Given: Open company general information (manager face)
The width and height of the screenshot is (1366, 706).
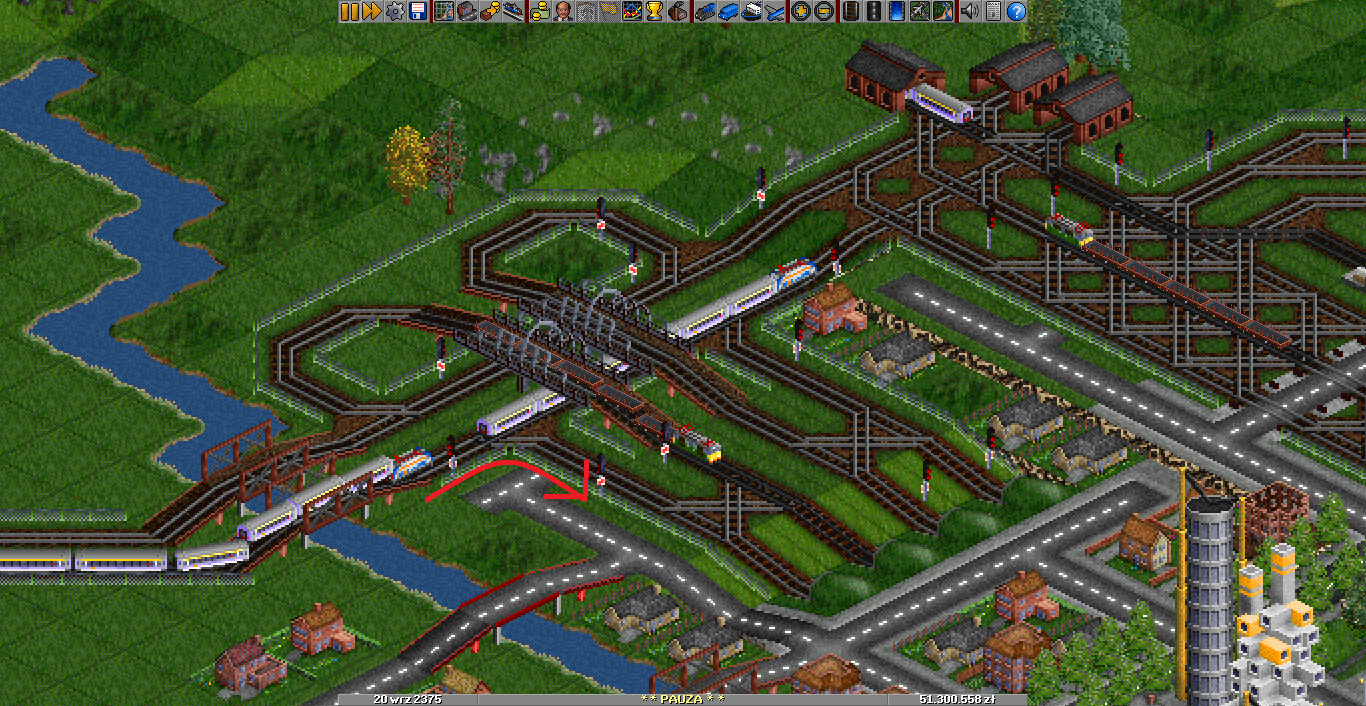Looking at the screenshot, I should coord(563,11).
